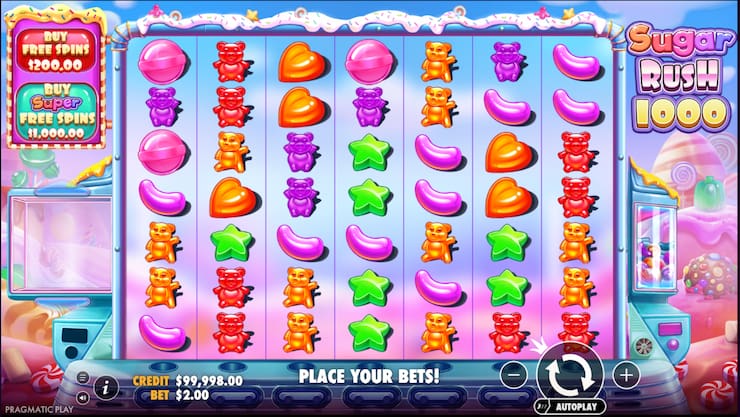Open the hamburger settings menu
This screenshot has width=740, height=417.
coord(84,377)
